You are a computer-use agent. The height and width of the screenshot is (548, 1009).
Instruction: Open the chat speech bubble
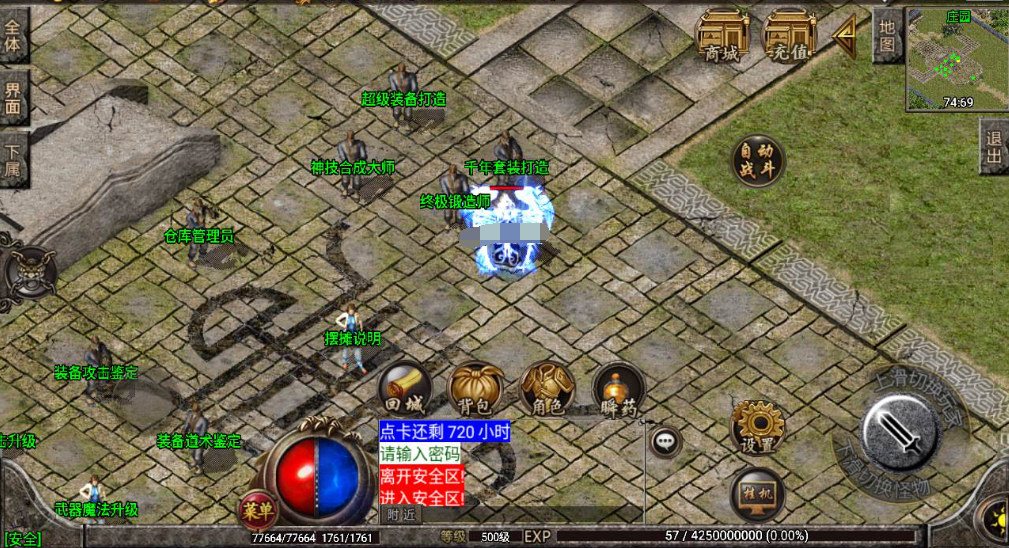click(x=665, y=441)
